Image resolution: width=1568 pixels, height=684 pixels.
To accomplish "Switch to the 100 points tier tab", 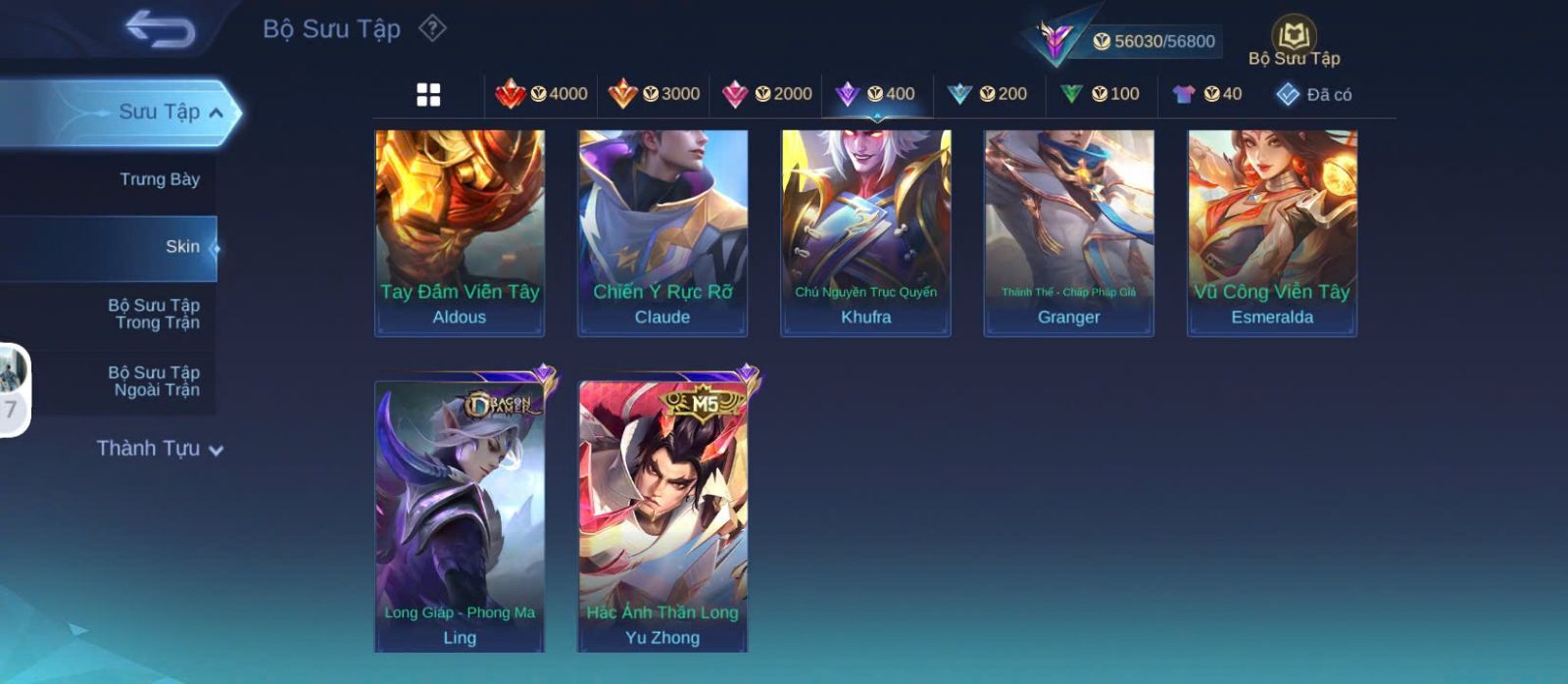I will pyautogui.click(x=1101, y=94).
